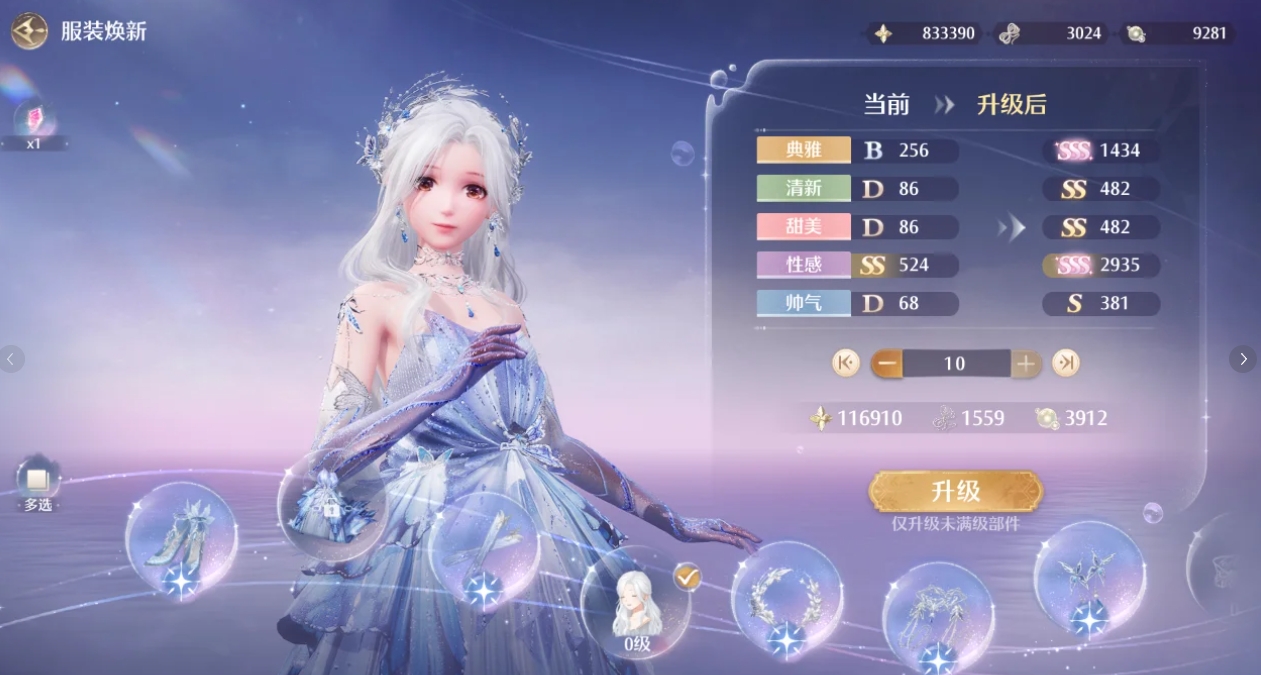The image size is (1261, 675).
Task: Increase the upgrade level with plus
Action: point(1025,363)
